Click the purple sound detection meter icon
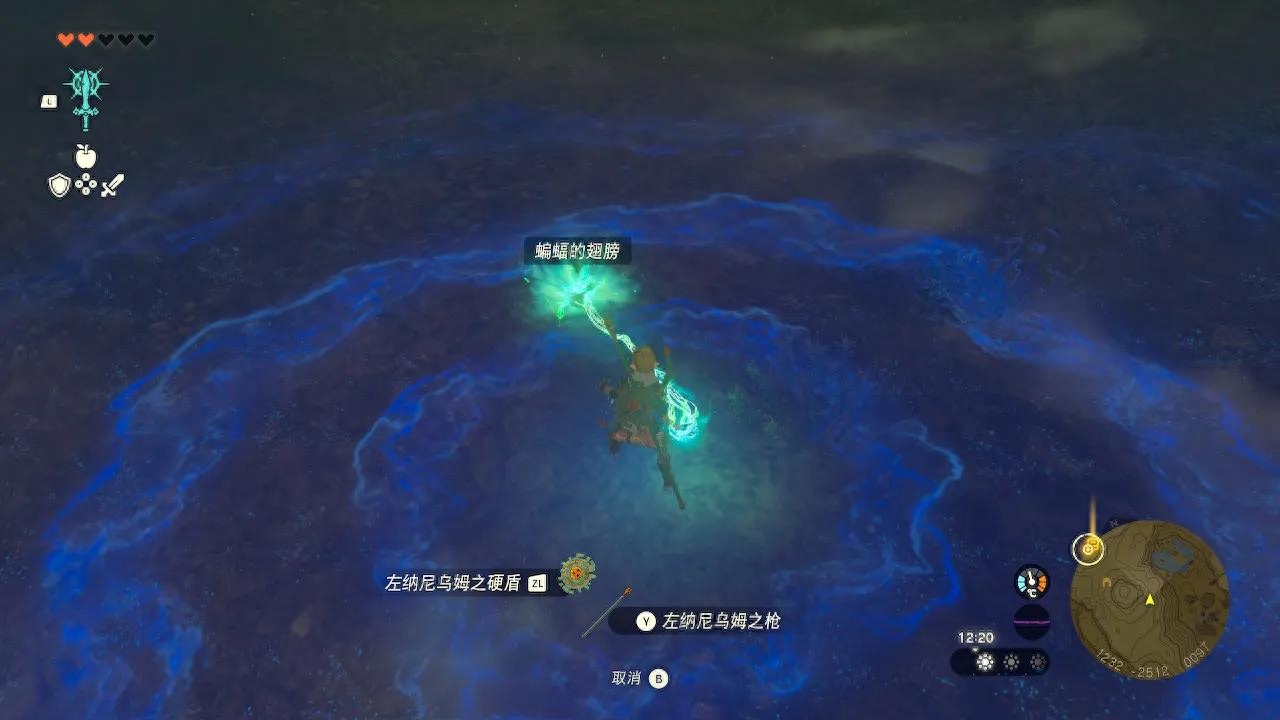 [1031, 621]
